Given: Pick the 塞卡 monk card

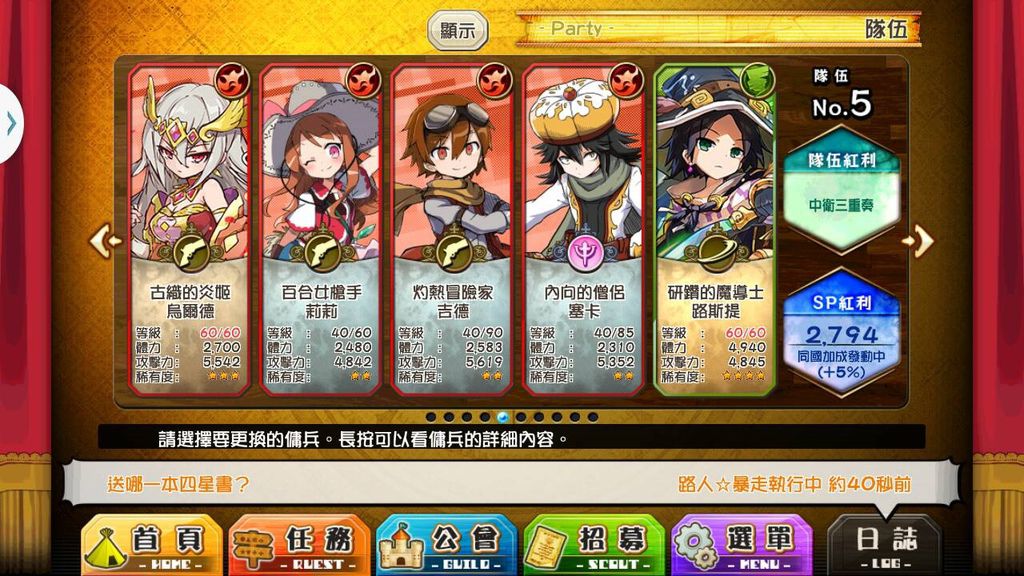Looking at the screenshot, I should (x=585, y=228).
